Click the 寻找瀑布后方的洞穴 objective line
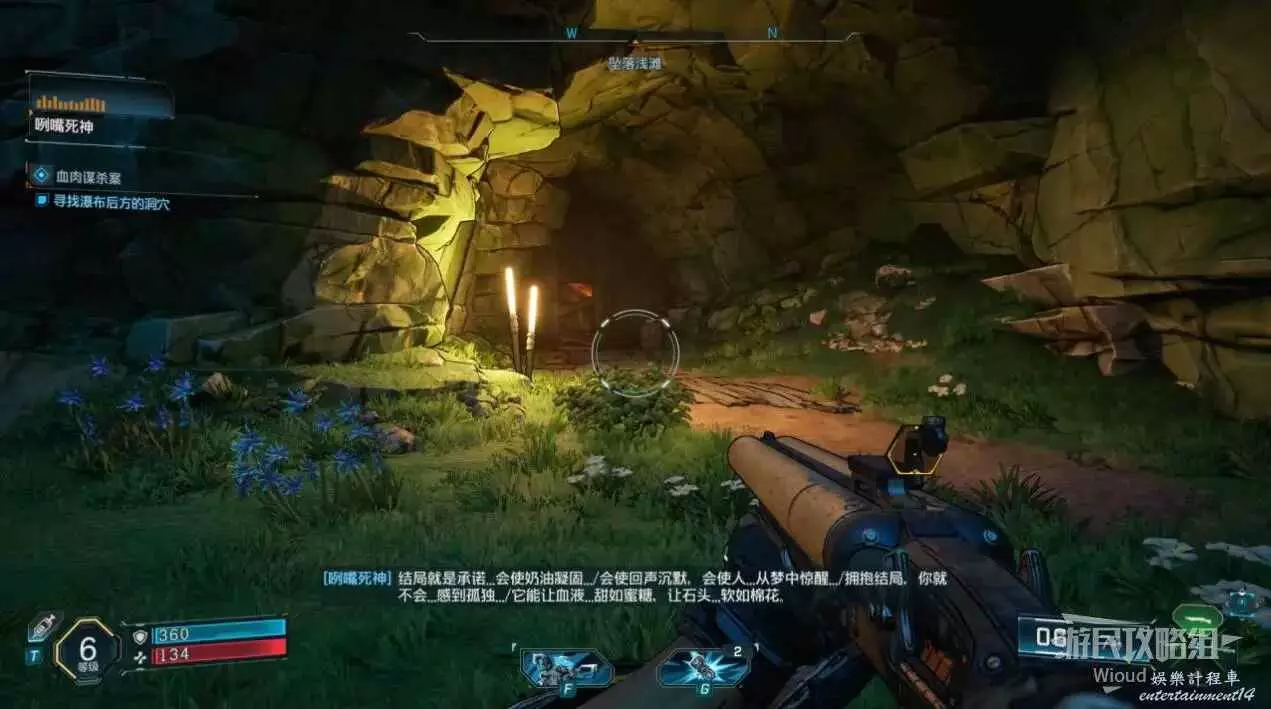 (x=110, y=201)
